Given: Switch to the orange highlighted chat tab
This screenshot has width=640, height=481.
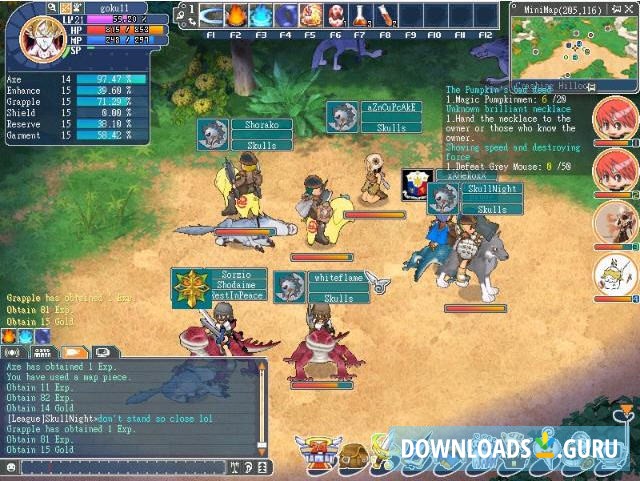Looking at the screenshot, I should coord(73,352).
